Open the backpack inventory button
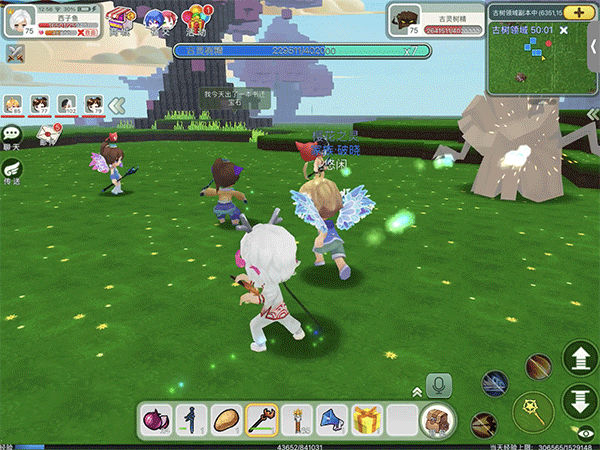The image size is (600, 450). (x=436, y=419)
